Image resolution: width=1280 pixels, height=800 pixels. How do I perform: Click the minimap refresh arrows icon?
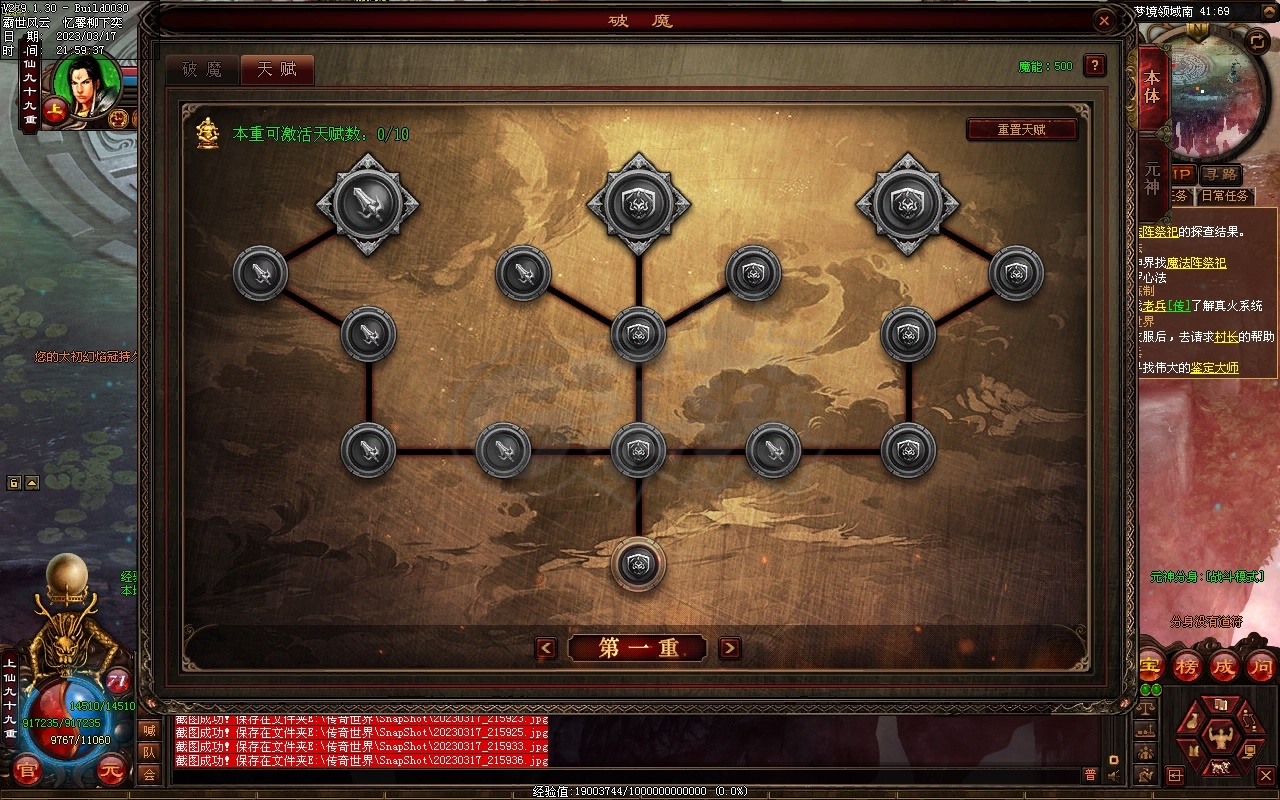click(1257, 40)
